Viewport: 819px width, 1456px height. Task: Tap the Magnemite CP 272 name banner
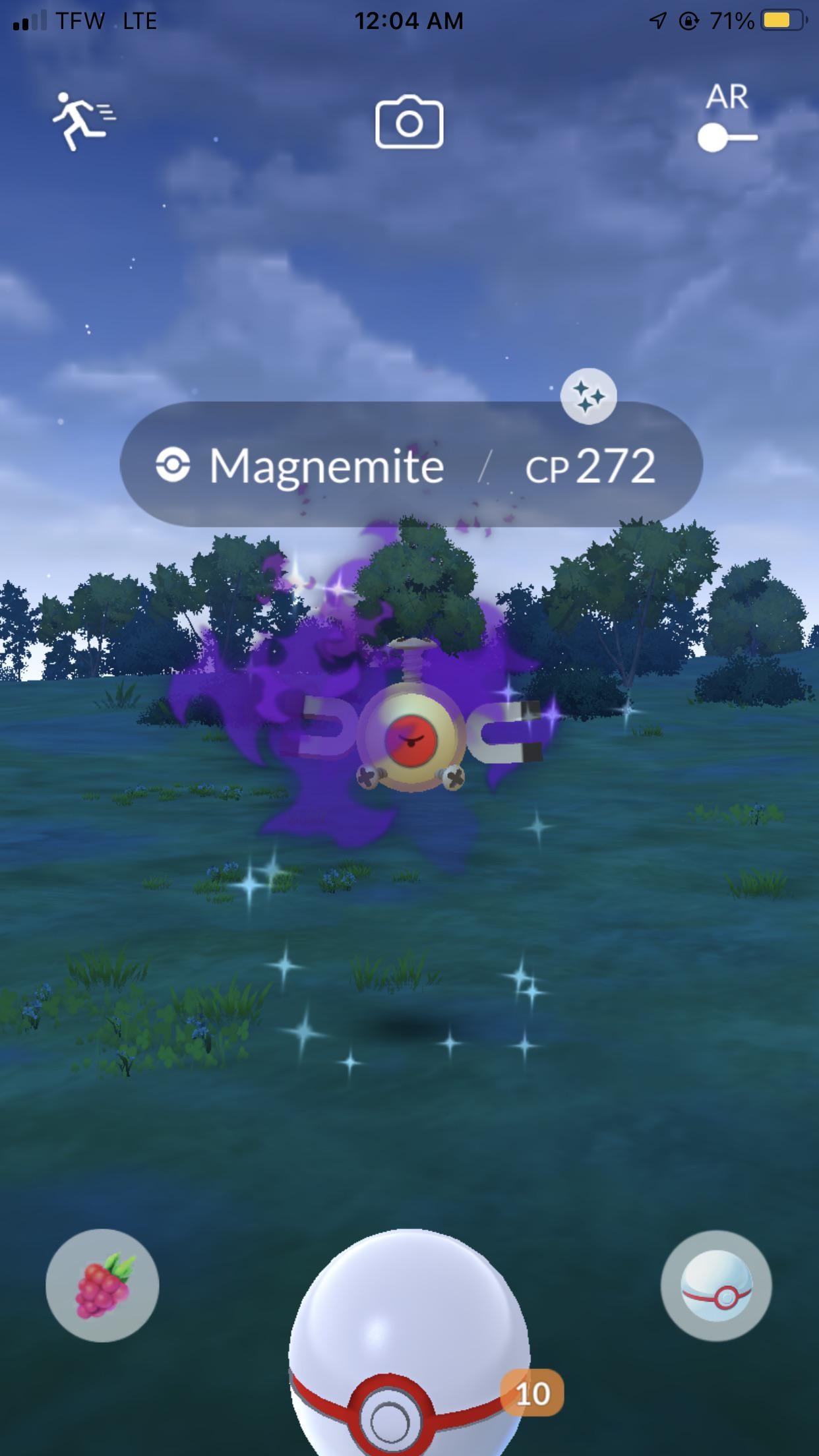pyautogui.click(x=410, y=465)
